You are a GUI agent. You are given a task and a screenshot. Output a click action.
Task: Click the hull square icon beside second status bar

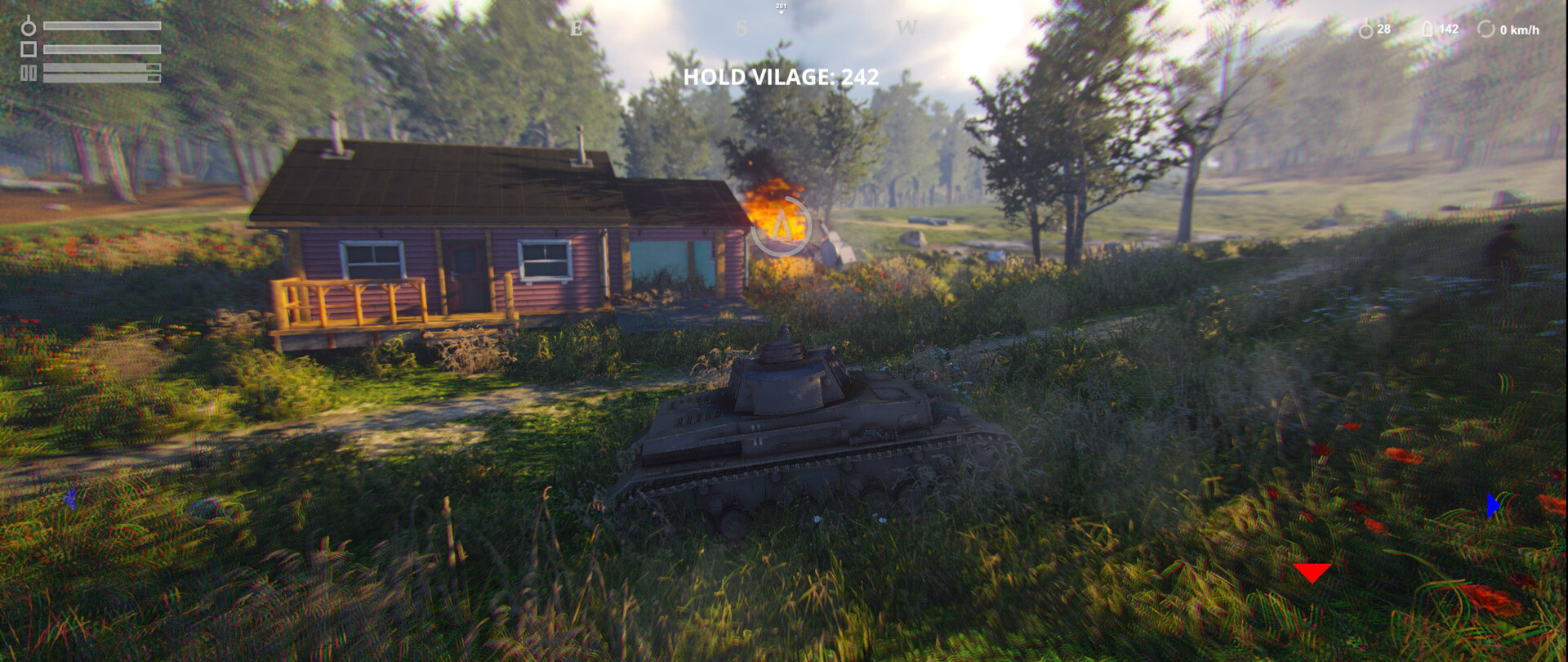29,49
